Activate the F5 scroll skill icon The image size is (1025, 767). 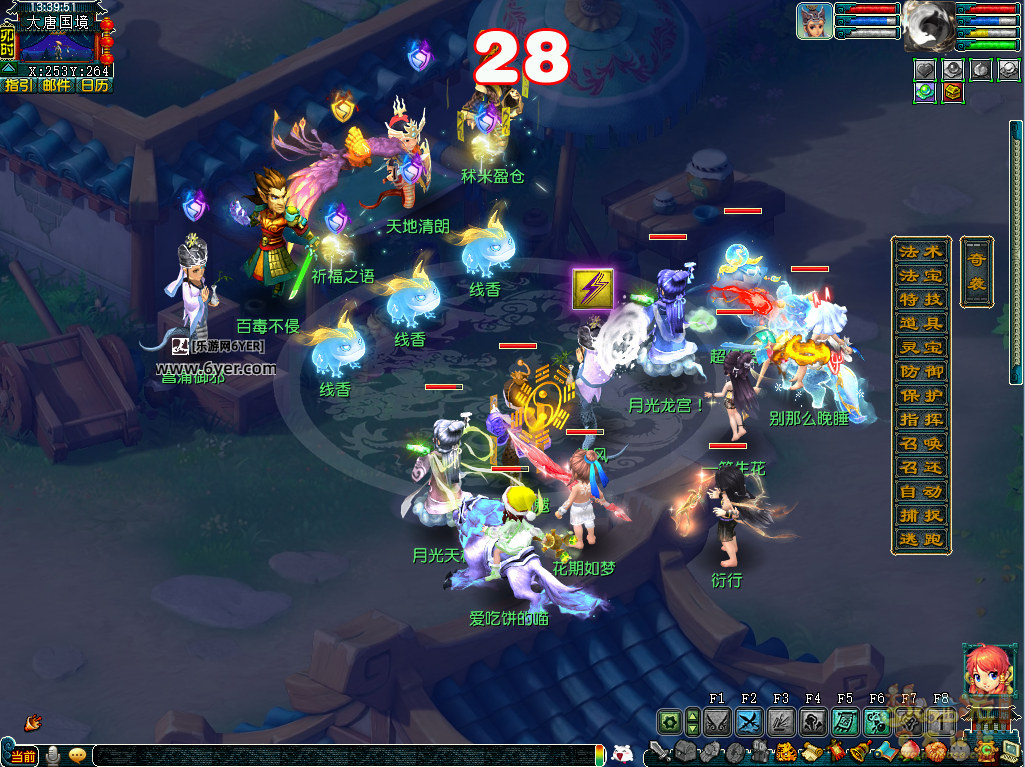(846, 721)
